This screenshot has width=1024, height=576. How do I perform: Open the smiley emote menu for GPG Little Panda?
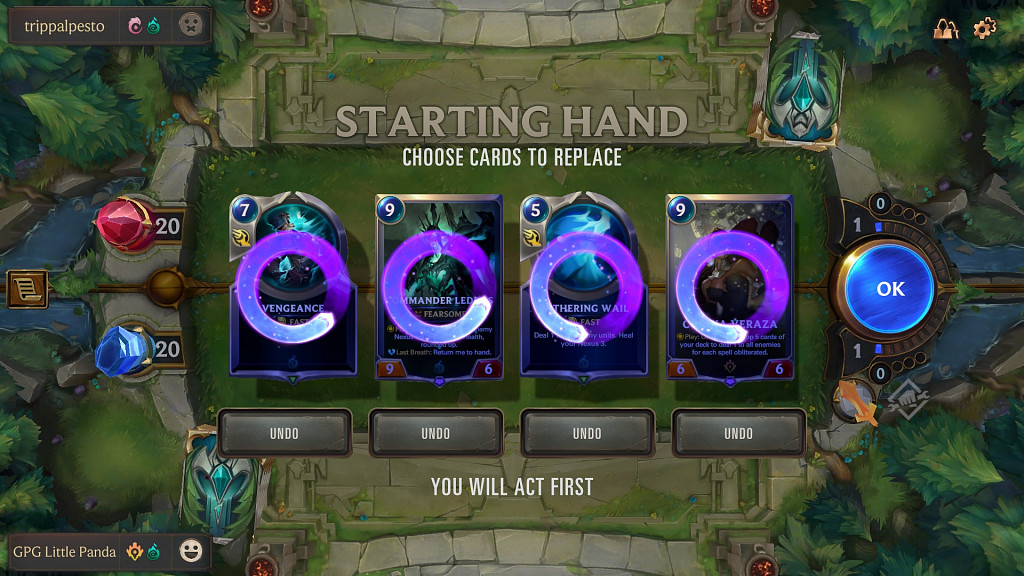coord(191,551)
